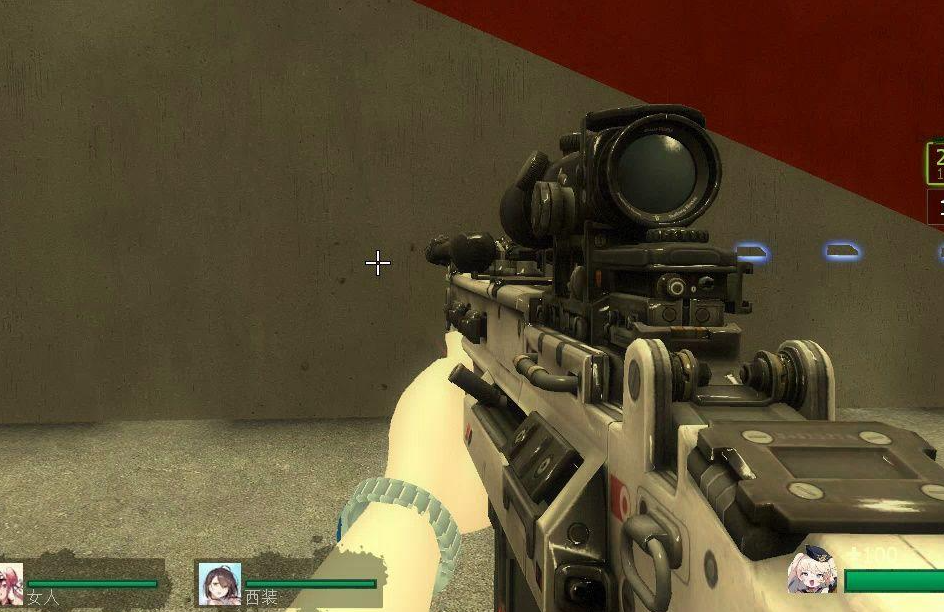944x612 pixels.
Task: Select the 女人 teammate portrait
Action: pos(10,583)
